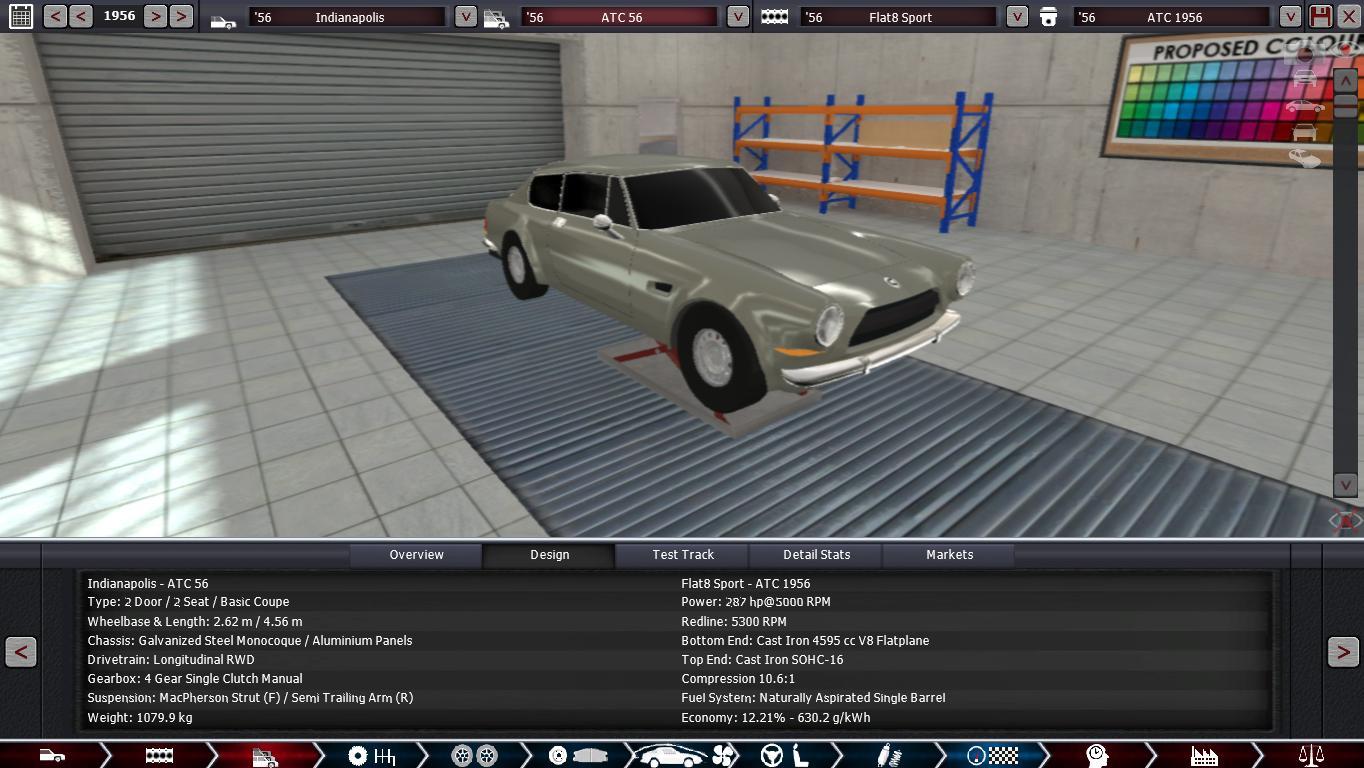The image size is (1364, 768).
Task: Open the calendar in the top bar
Action: tap(20, 16)
